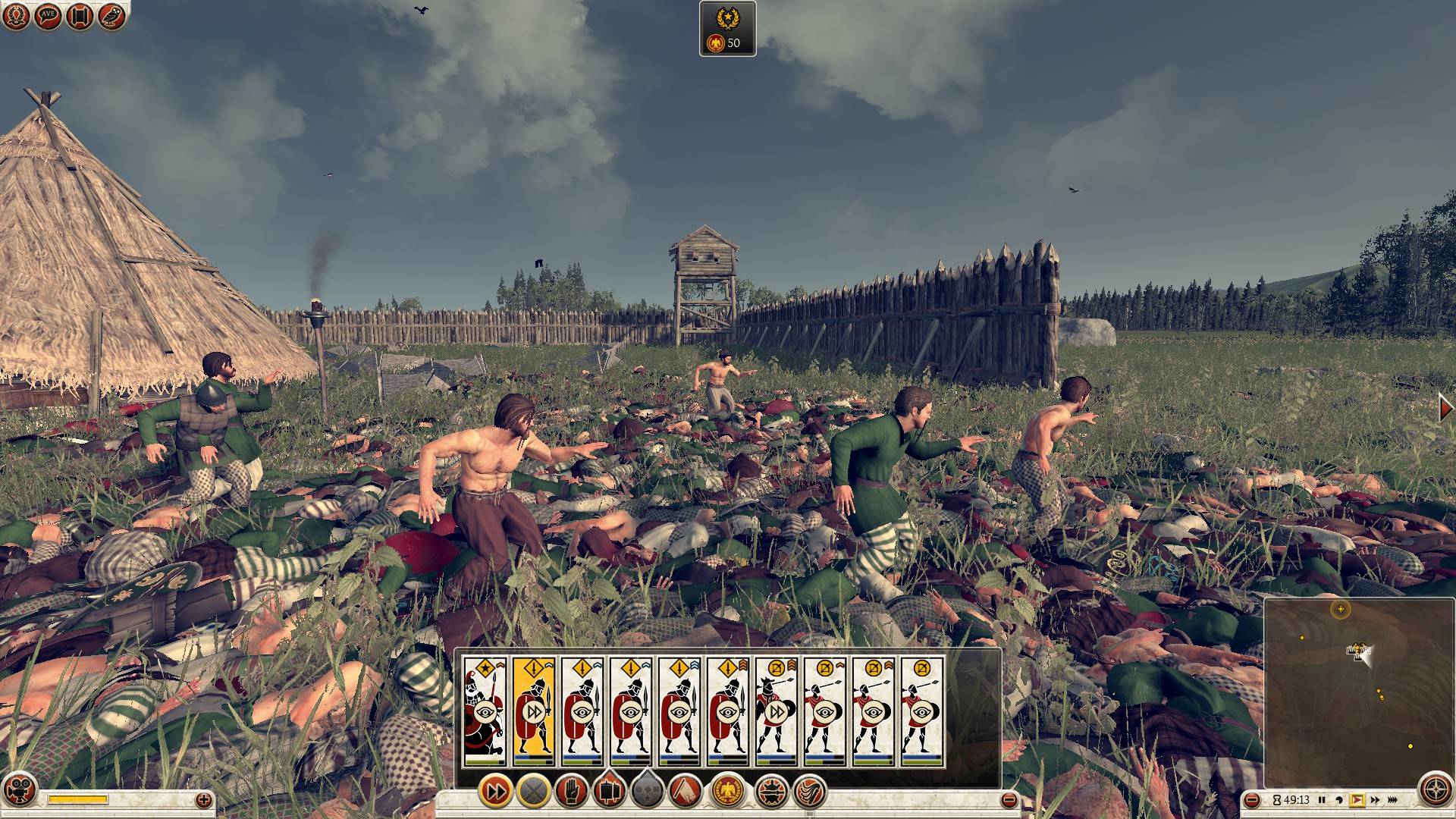1456x819 pixels.
Task: Open the group formations banner button
Action: (x=607, y=792)
